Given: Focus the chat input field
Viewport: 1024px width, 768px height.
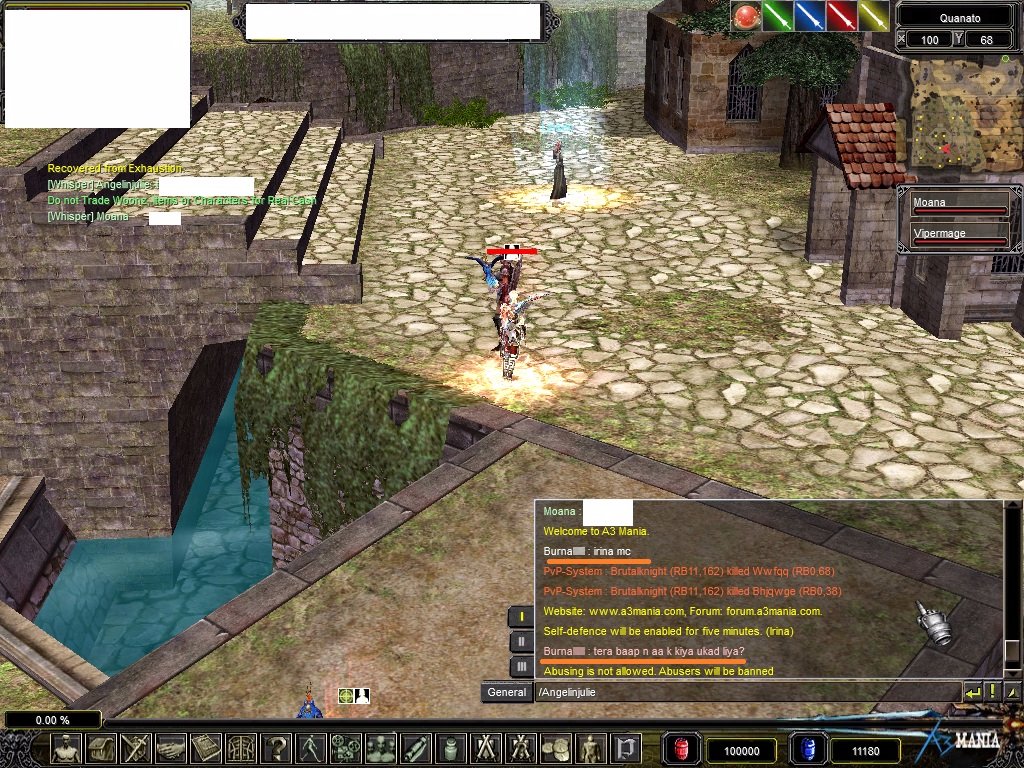Looking at the screenshot, I should coord(745,692).
